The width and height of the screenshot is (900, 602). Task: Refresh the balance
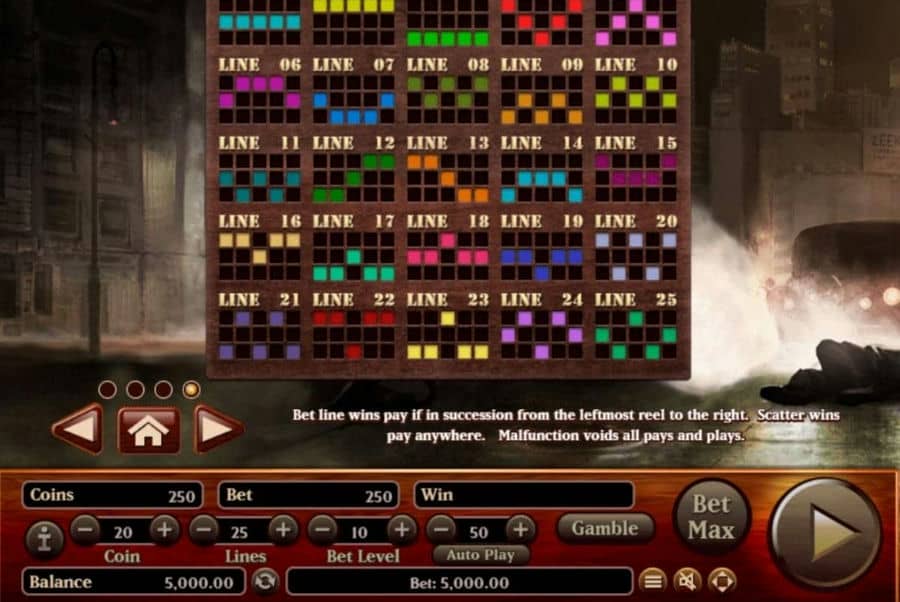pyautogui.click(x=264, y=581)
